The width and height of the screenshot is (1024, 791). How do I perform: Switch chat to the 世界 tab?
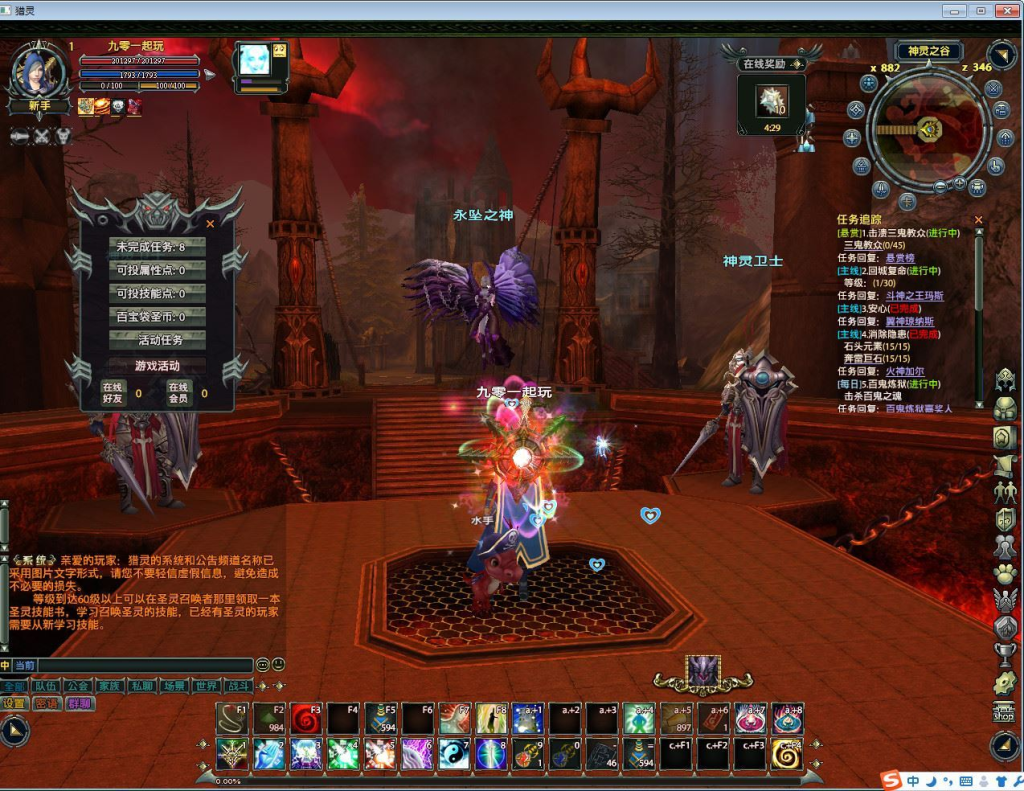[x=206, y=686]
